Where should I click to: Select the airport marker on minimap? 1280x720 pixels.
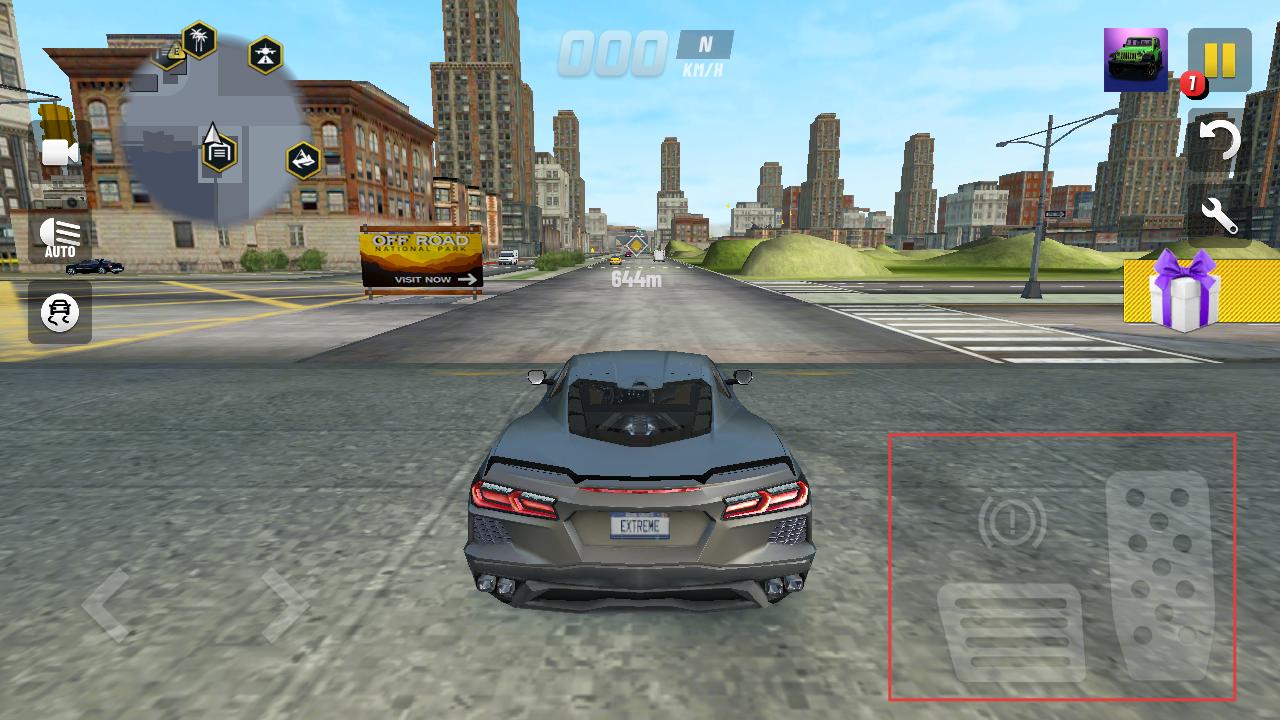click(265, 56)
